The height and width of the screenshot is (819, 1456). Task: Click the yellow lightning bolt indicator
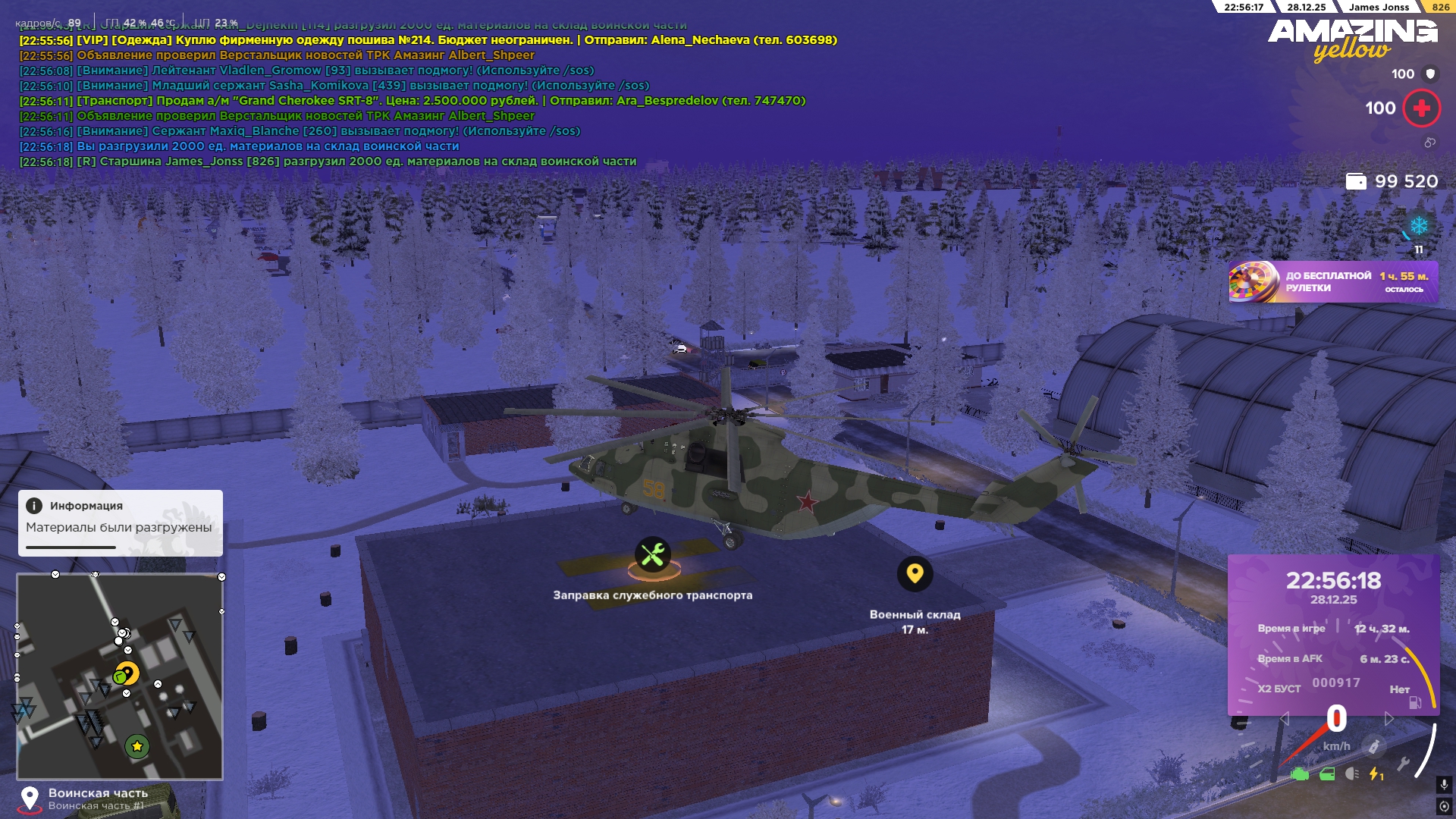[1375, 774]
